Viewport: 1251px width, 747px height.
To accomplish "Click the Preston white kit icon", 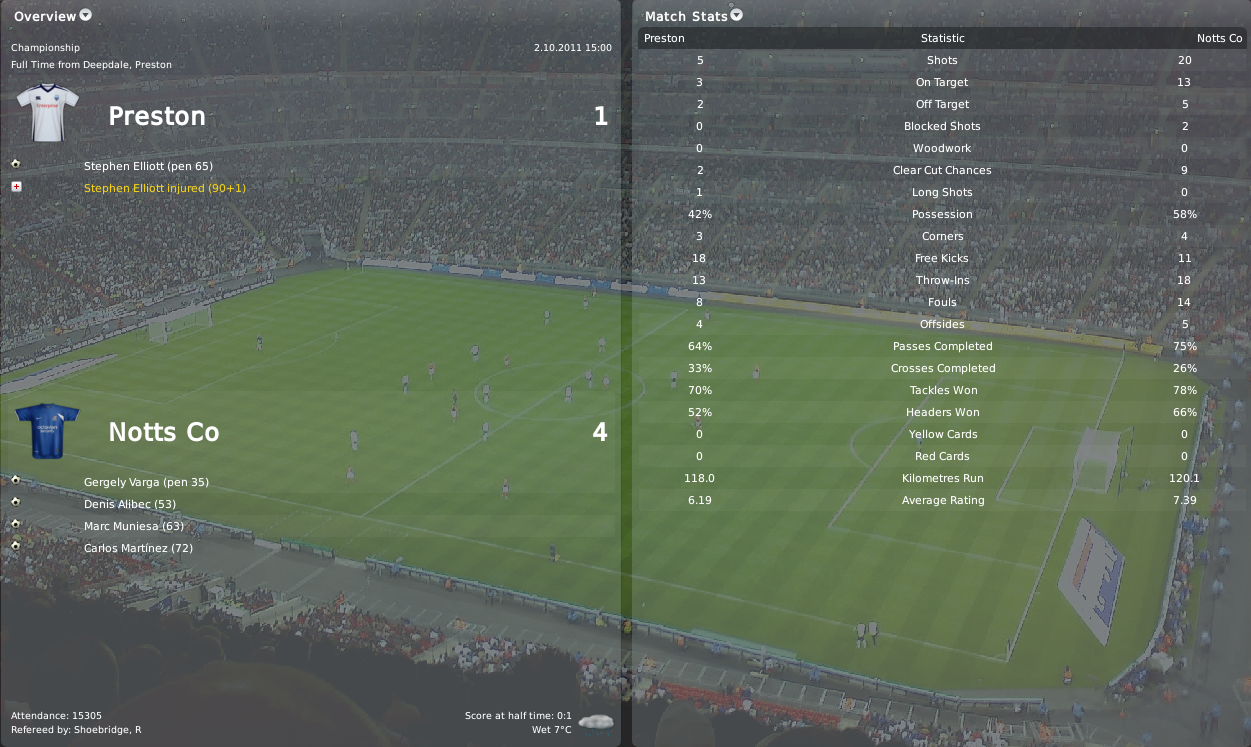I will pyautogui.click(x=47, y=112).
